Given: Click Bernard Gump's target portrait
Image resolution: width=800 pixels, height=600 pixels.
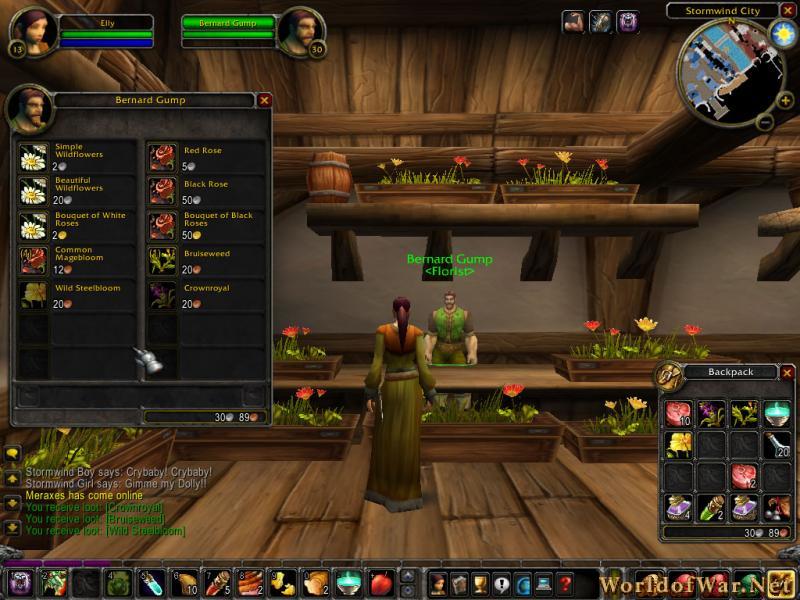Looking at the screenshot, I should 300,31.
